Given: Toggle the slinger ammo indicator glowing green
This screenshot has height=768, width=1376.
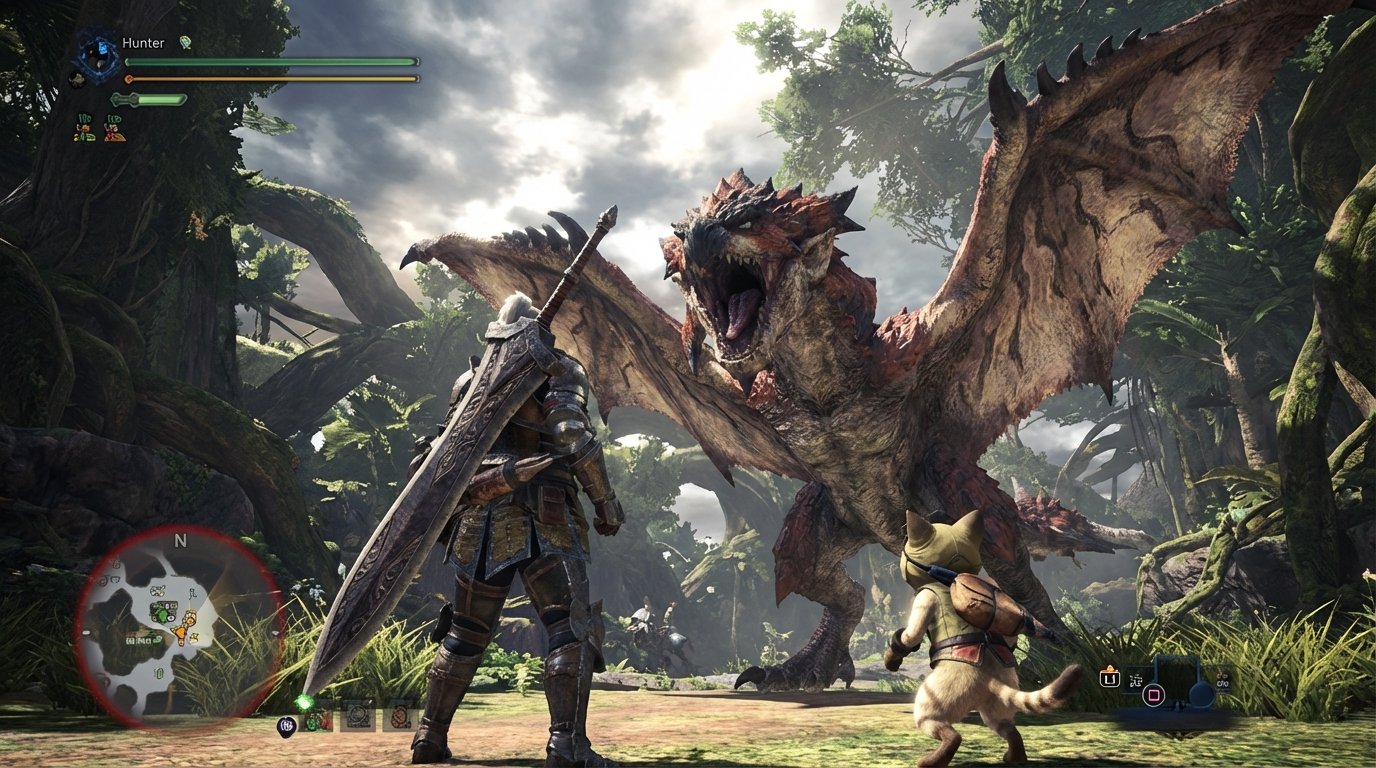Looking at the screenshot, I should [303, 702].
